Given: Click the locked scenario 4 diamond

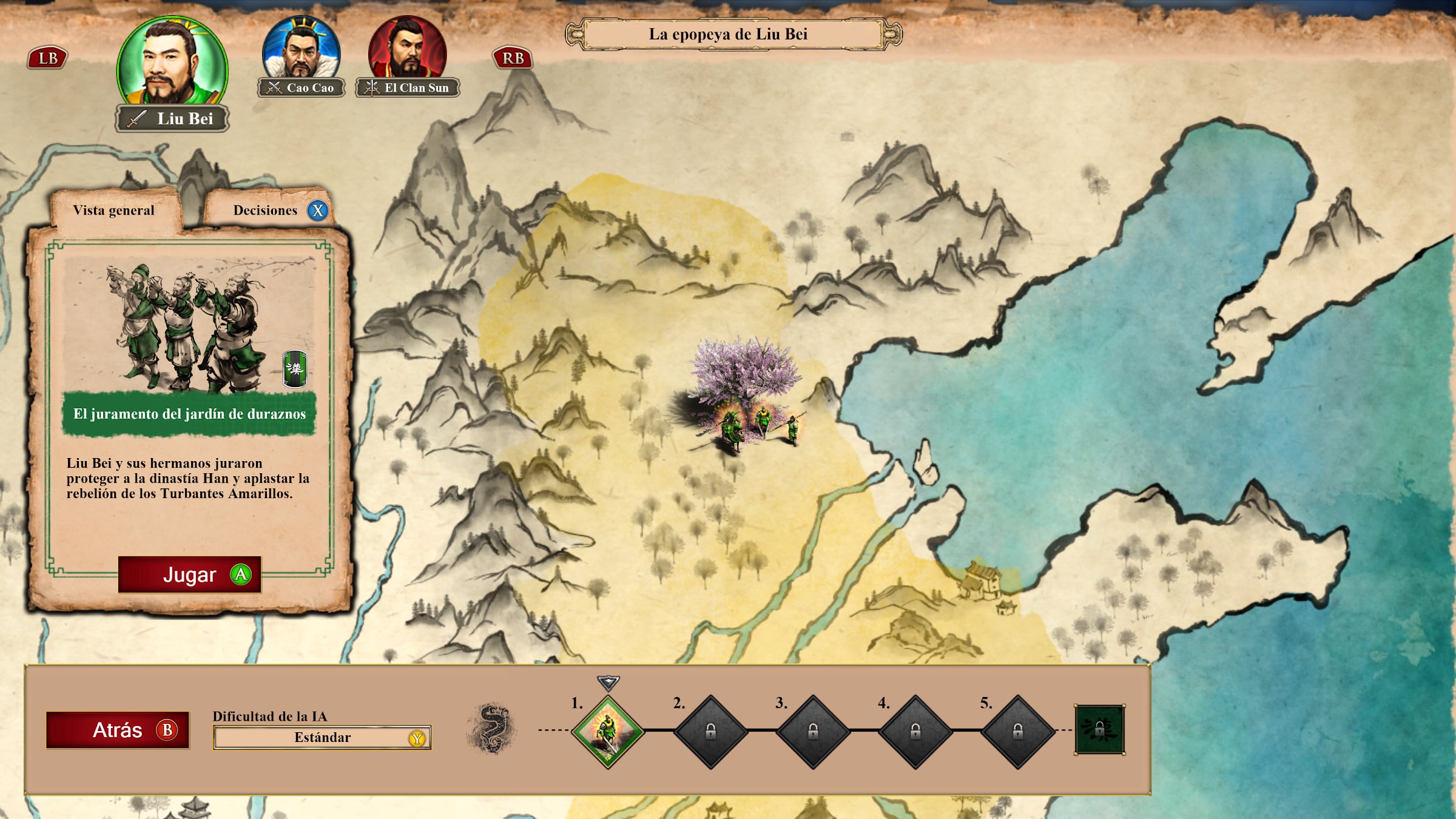Looking at the screenshot, I should click(915, 732).
